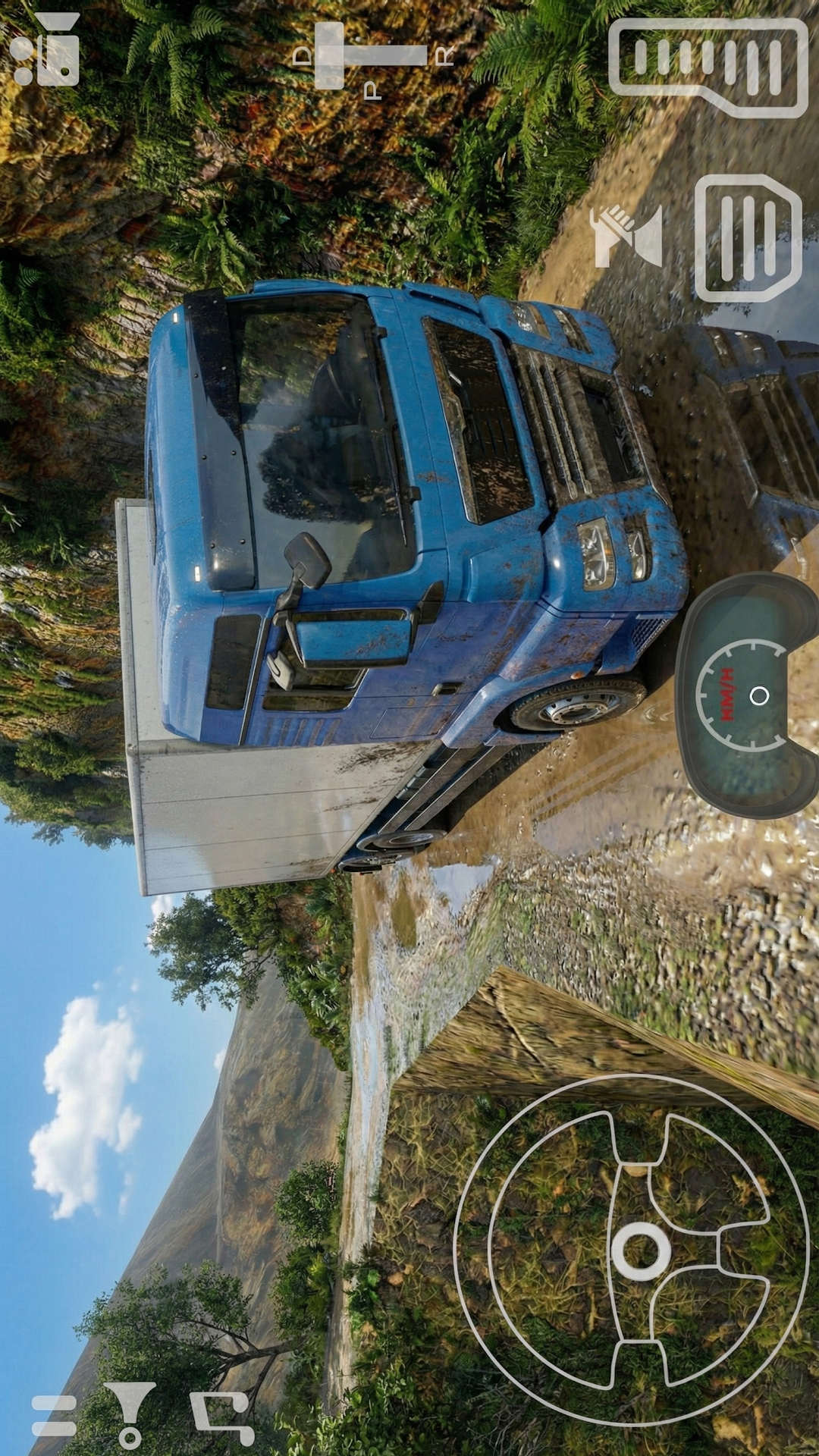Tap the gas pedal button
Viewport: 819px width, 1456px height.
[x=708, y=67]
